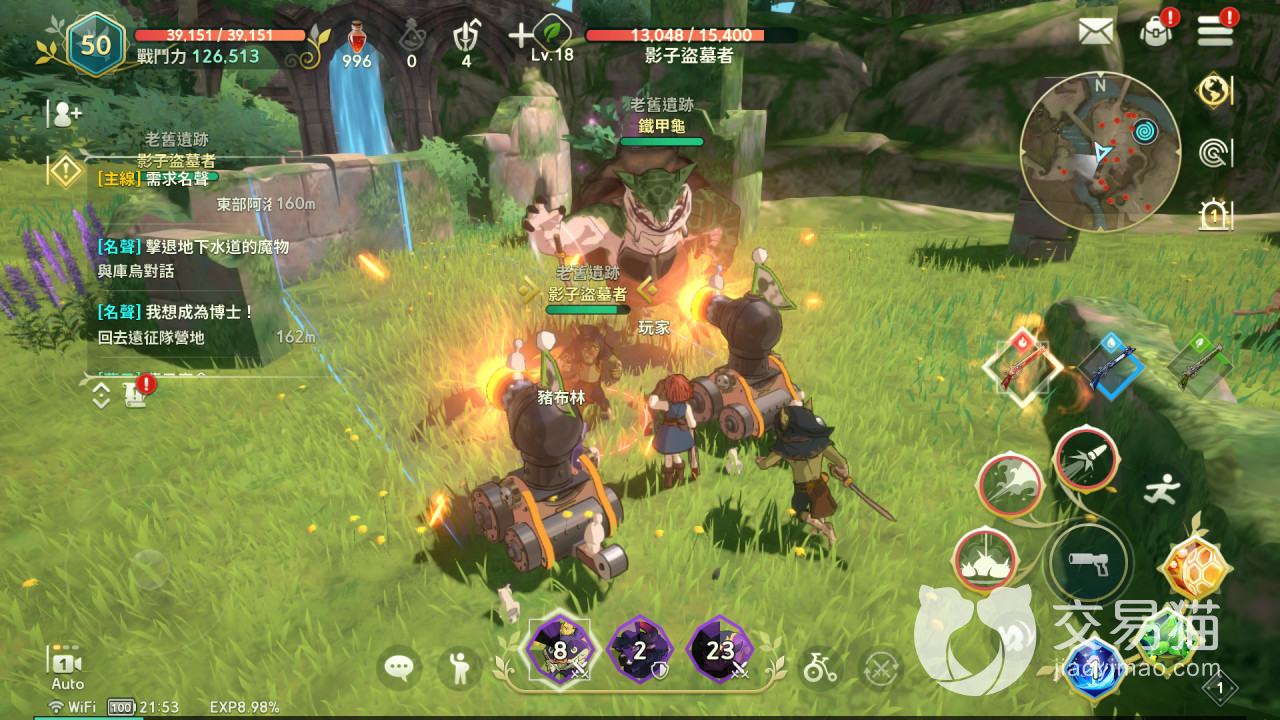The width and height of the screenshot is (1280, 720).
Task: Open the add friend icon
Action: 66,114
